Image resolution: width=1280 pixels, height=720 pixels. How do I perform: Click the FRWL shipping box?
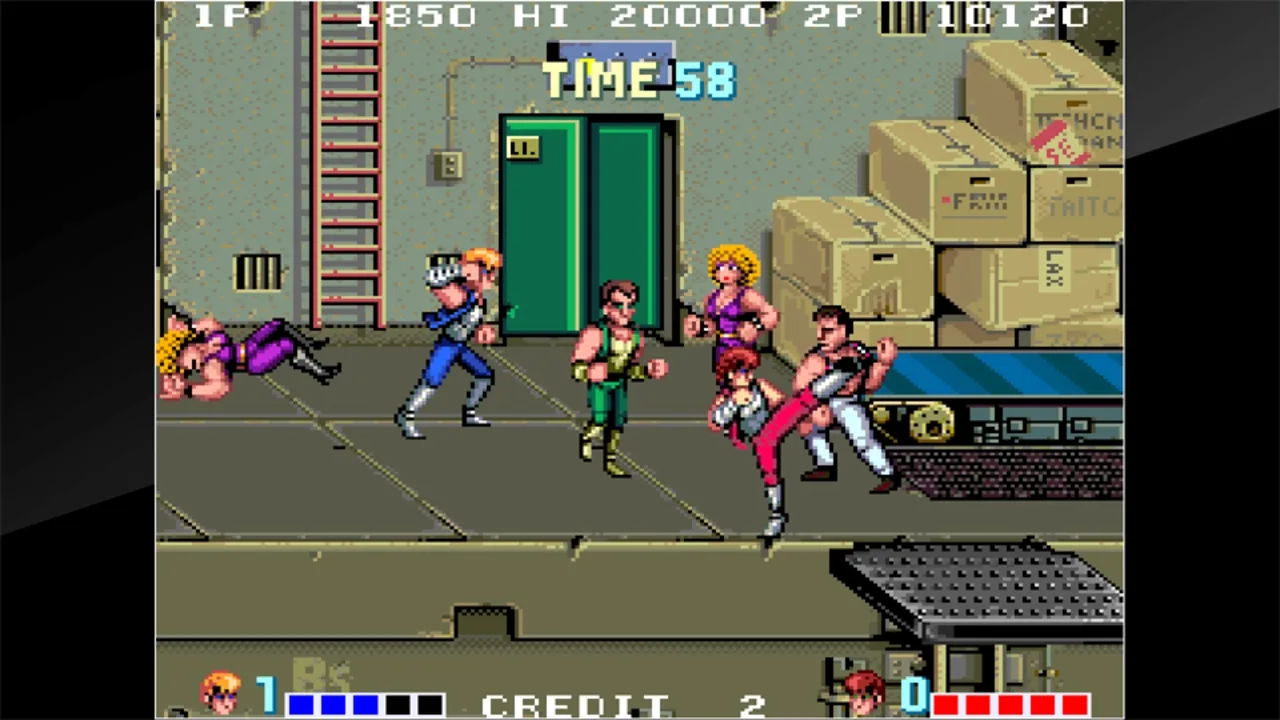975,200
